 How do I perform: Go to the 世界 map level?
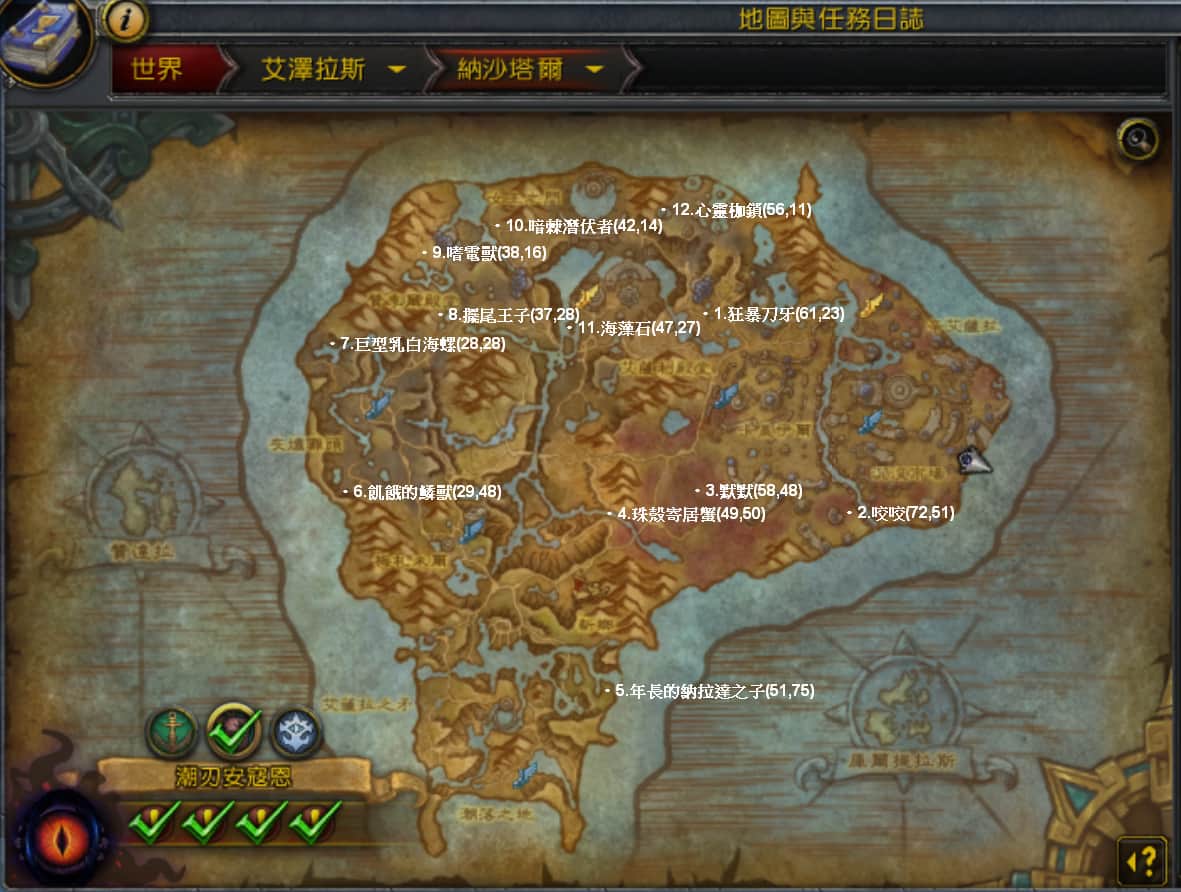point(158,70)
